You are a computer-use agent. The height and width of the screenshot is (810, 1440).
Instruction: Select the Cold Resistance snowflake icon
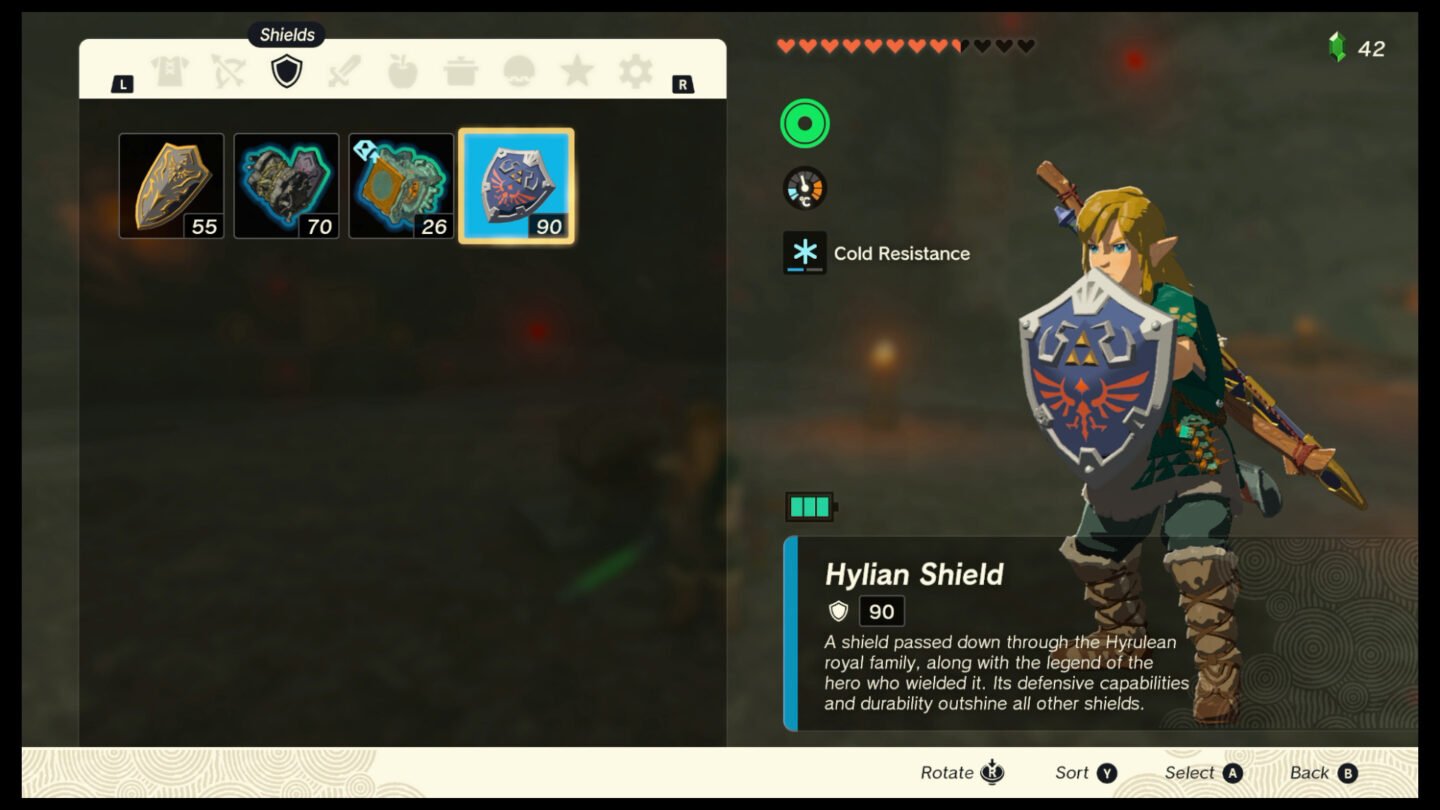(804, 253)
